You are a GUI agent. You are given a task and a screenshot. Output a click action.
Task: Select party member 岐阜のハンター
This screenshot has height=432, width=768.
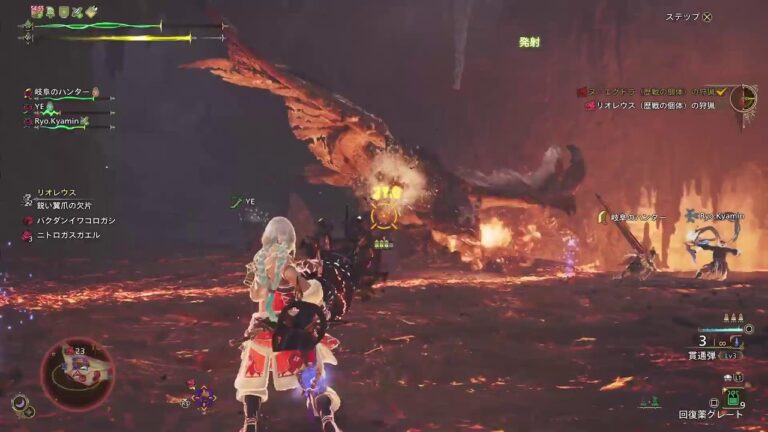click(62, 92)
